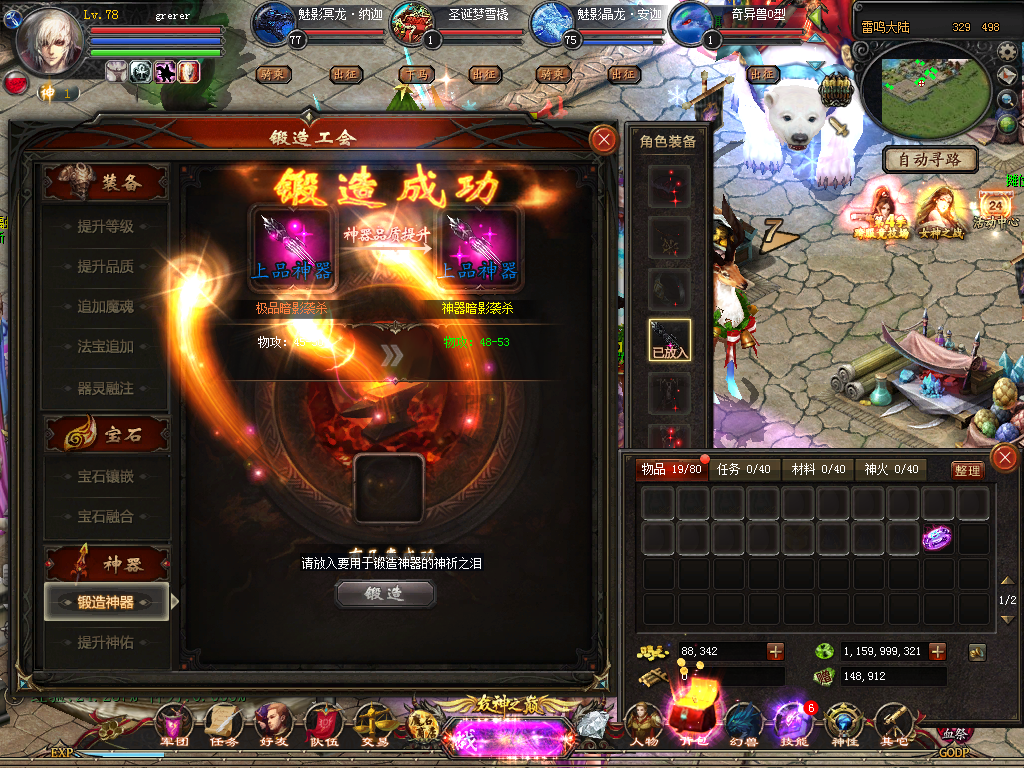1024x768 pixels.
Task: Open the 提升等级 upgrade level option
Action: (x=106, y=227)
